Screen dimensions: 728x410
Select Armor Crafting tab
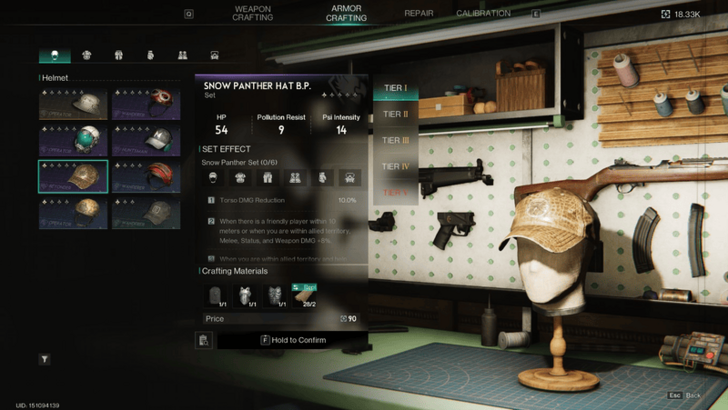click(346, 13)
